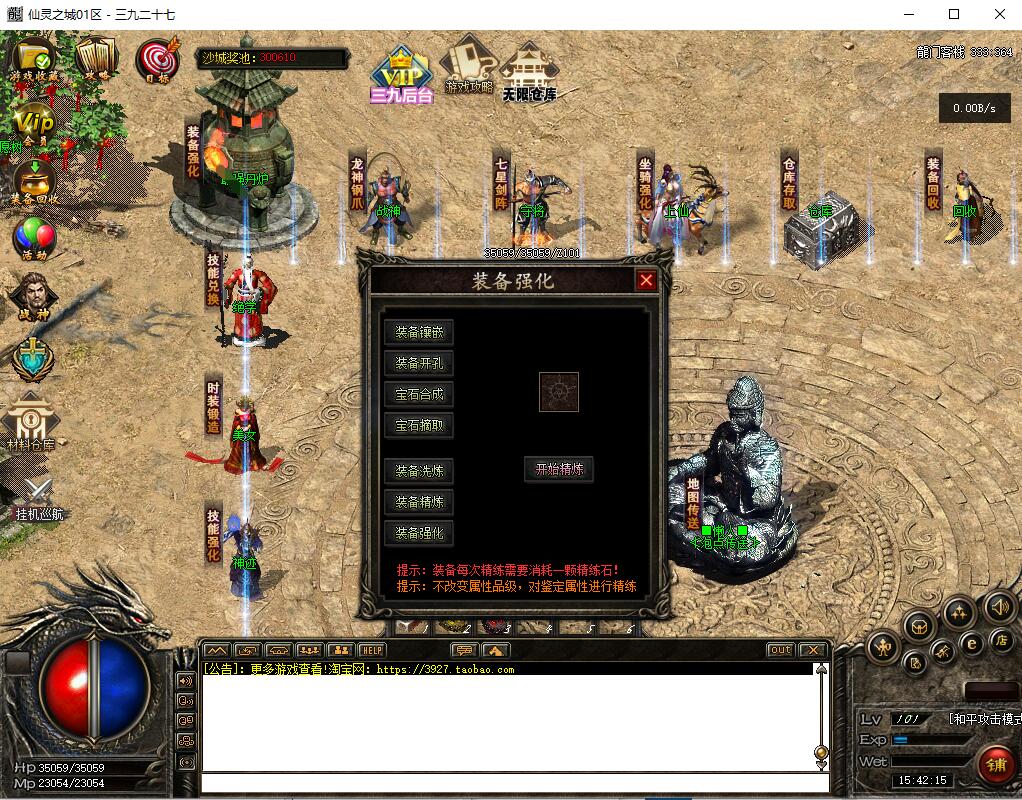This screenshot has height=800, width=1022.
Task: Open the 无限仓库 icon
Action: coord(529,70)
